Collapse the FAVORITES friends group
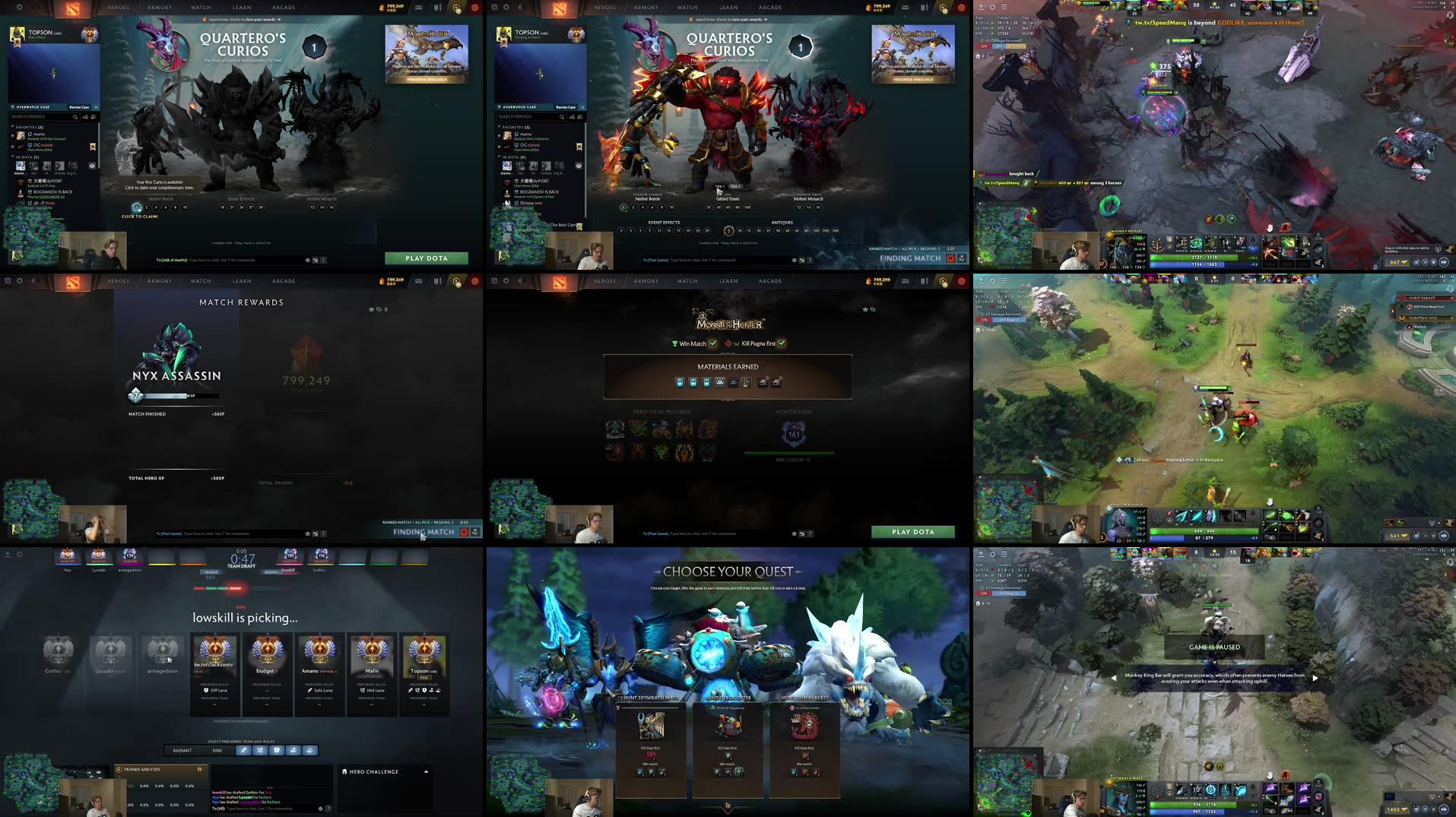This screenshot has width=1456, height=817. tap(12, 126)
